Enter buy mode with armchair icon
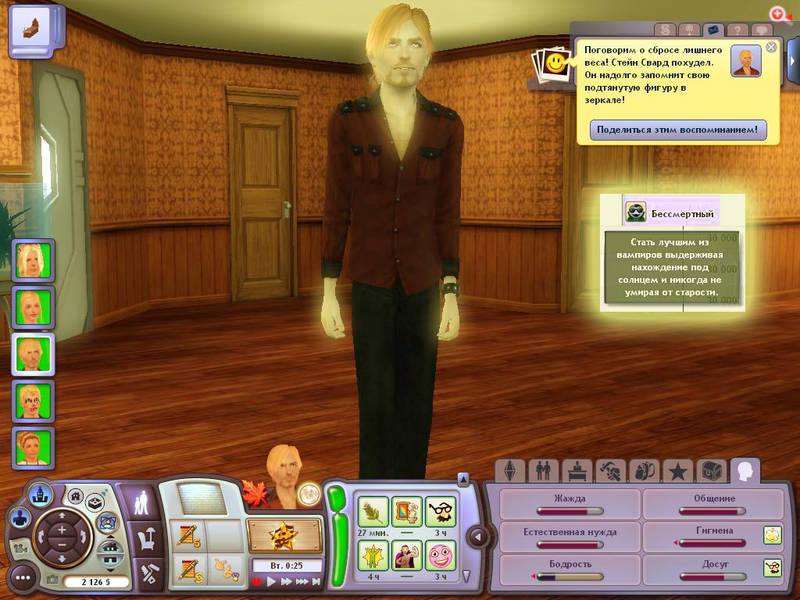Screen dimensions: 800x600 146,538
